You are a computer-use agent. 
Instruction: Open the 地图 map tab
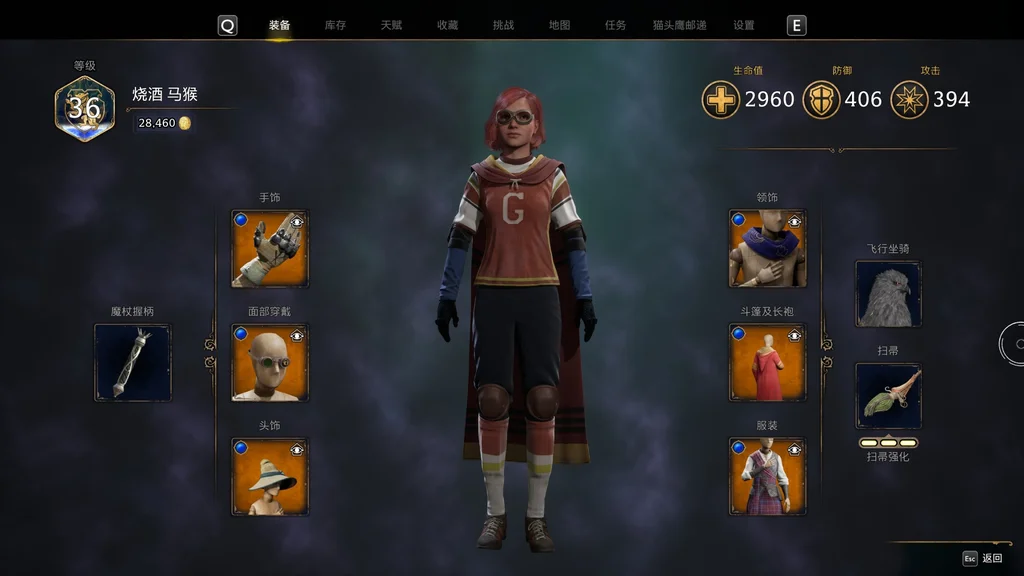(559, 25)
